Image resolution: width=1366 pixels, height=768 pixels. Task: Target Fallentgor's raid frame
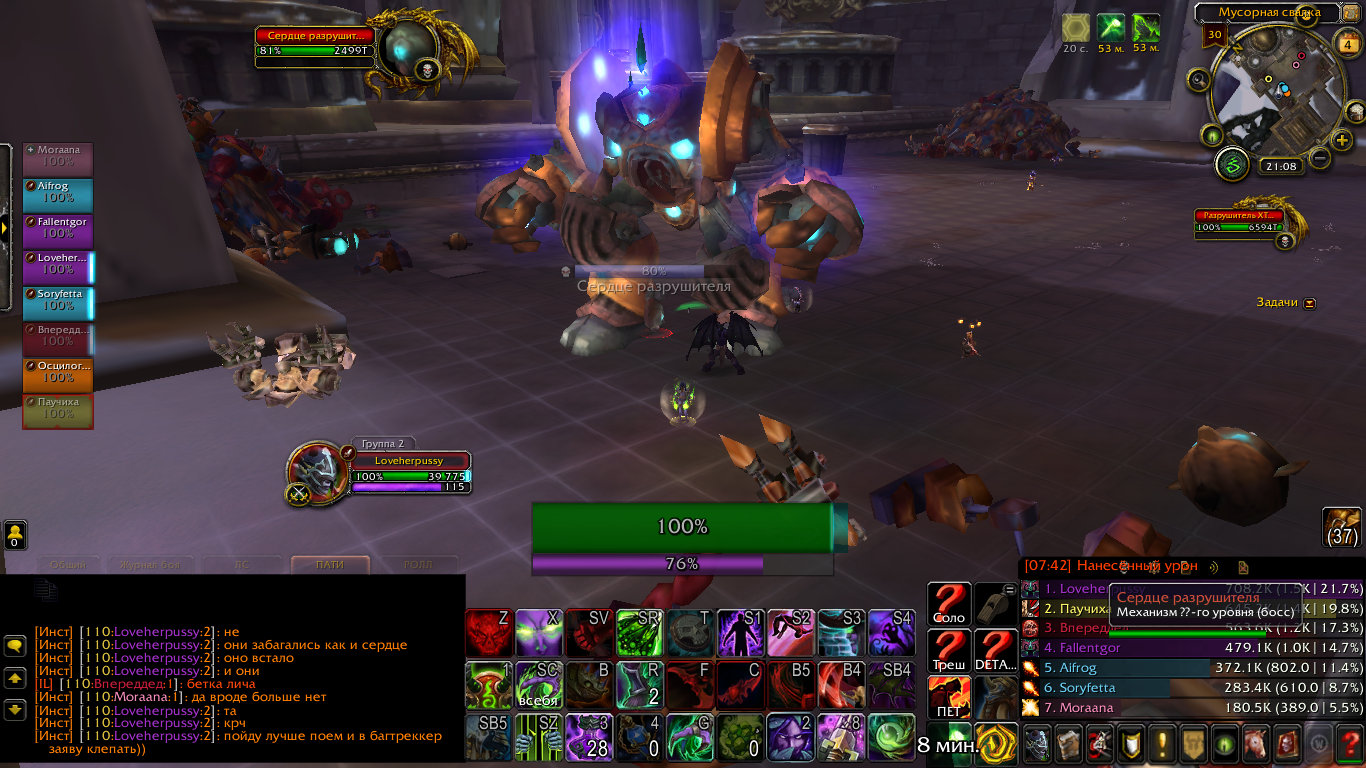coord(58,230)
